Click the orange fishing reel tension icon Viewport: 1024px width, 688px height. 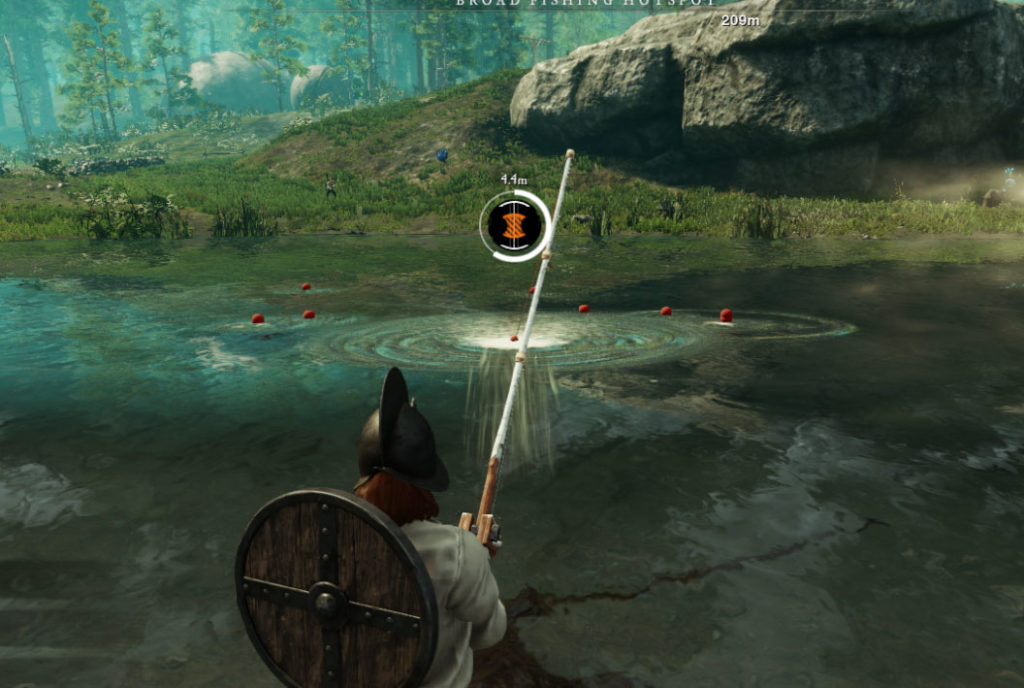[513, 226]
